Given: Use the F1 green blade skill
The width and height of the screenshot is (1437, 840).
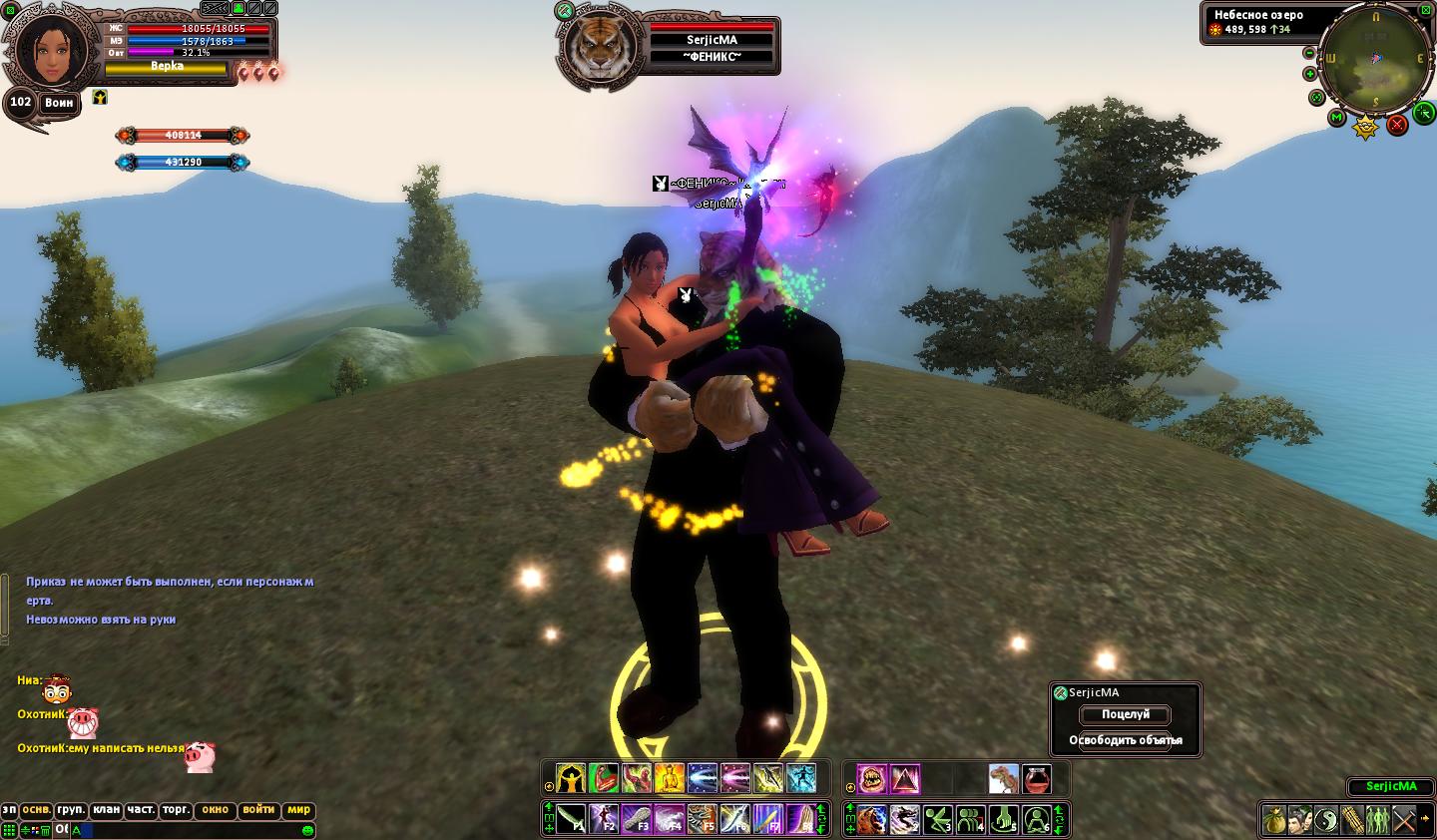Looking at the screenshot, I should (x=571, y=819).
